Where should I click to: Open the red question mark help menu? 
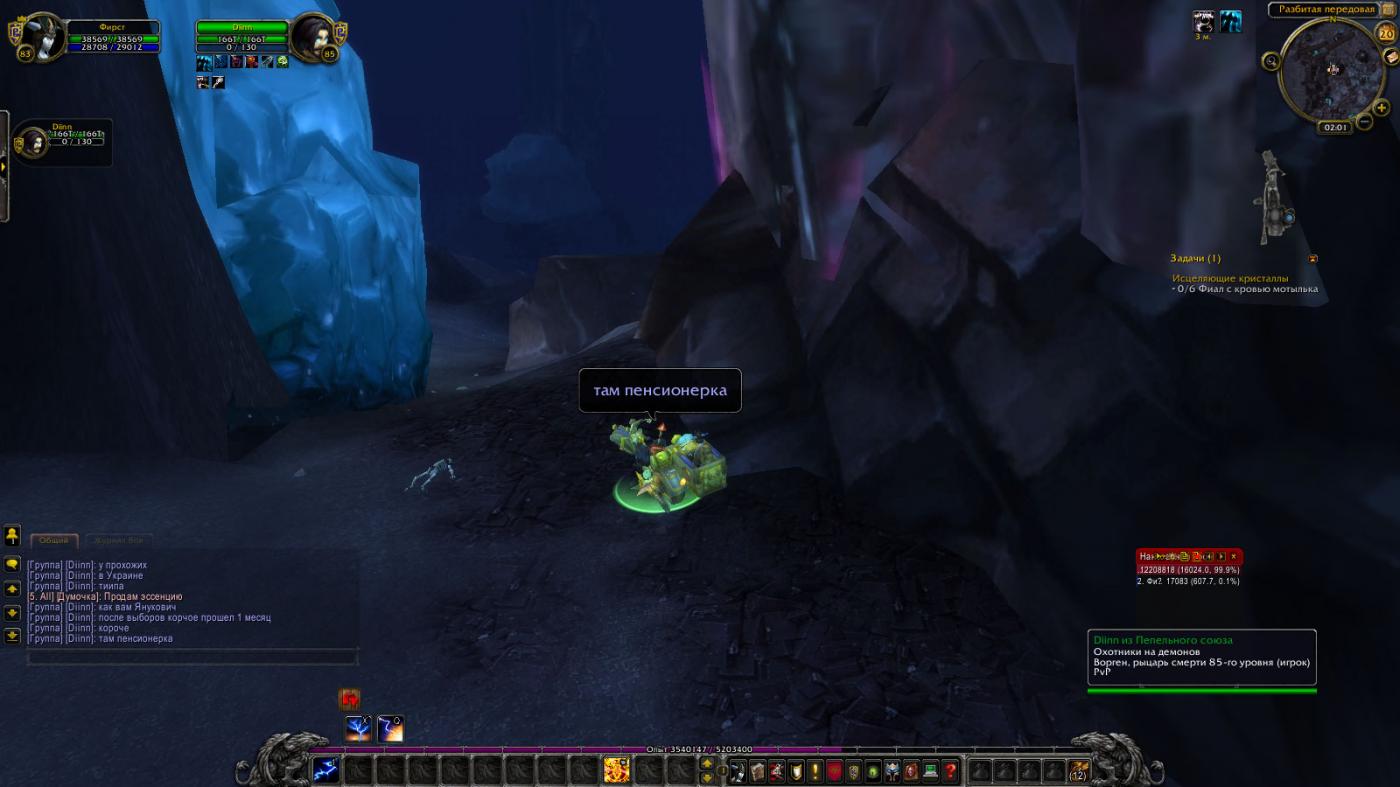tap(950, 771)
